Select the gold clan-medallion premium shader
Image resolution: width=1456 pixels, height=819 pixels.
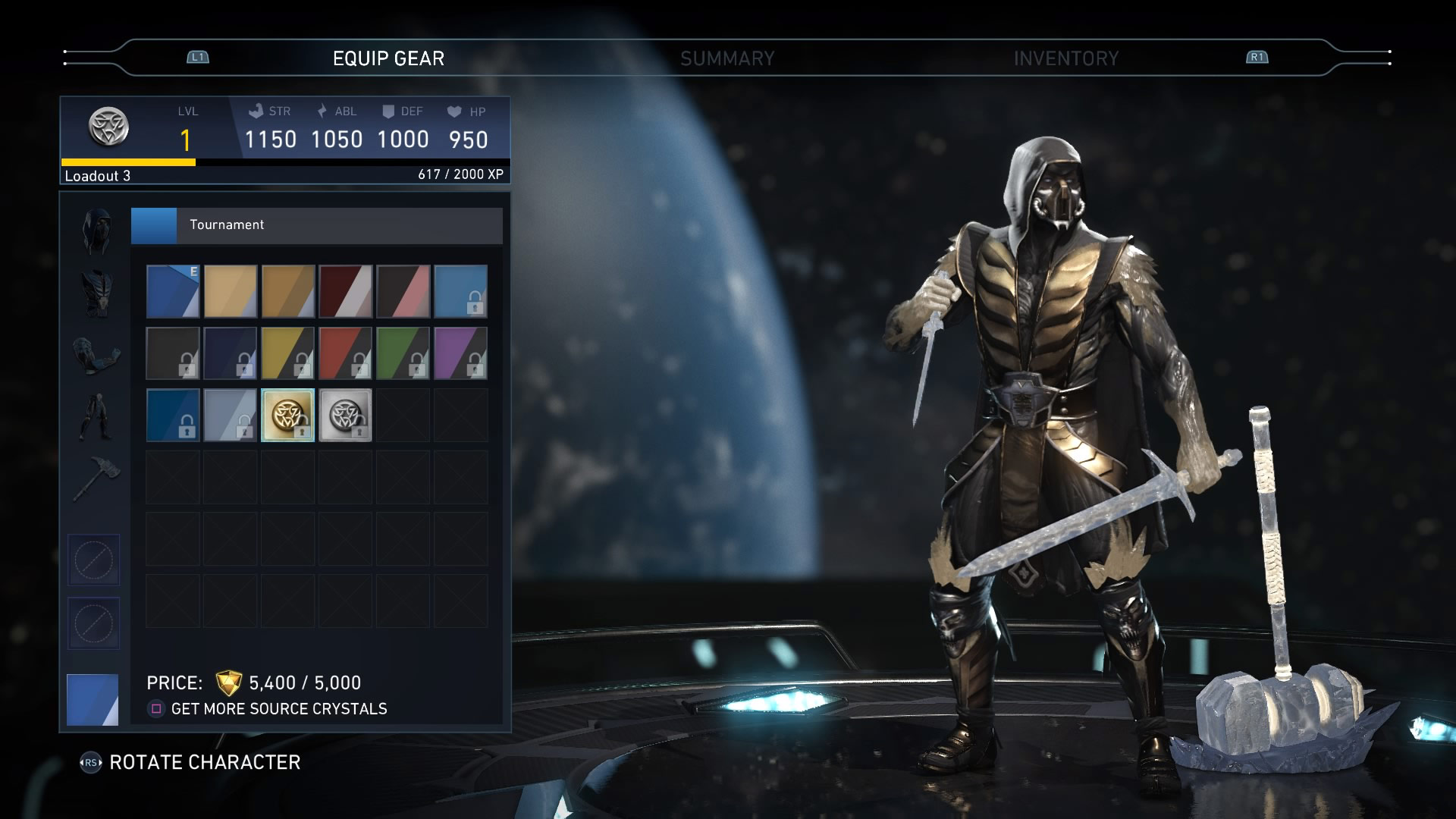tap(287, 415)
